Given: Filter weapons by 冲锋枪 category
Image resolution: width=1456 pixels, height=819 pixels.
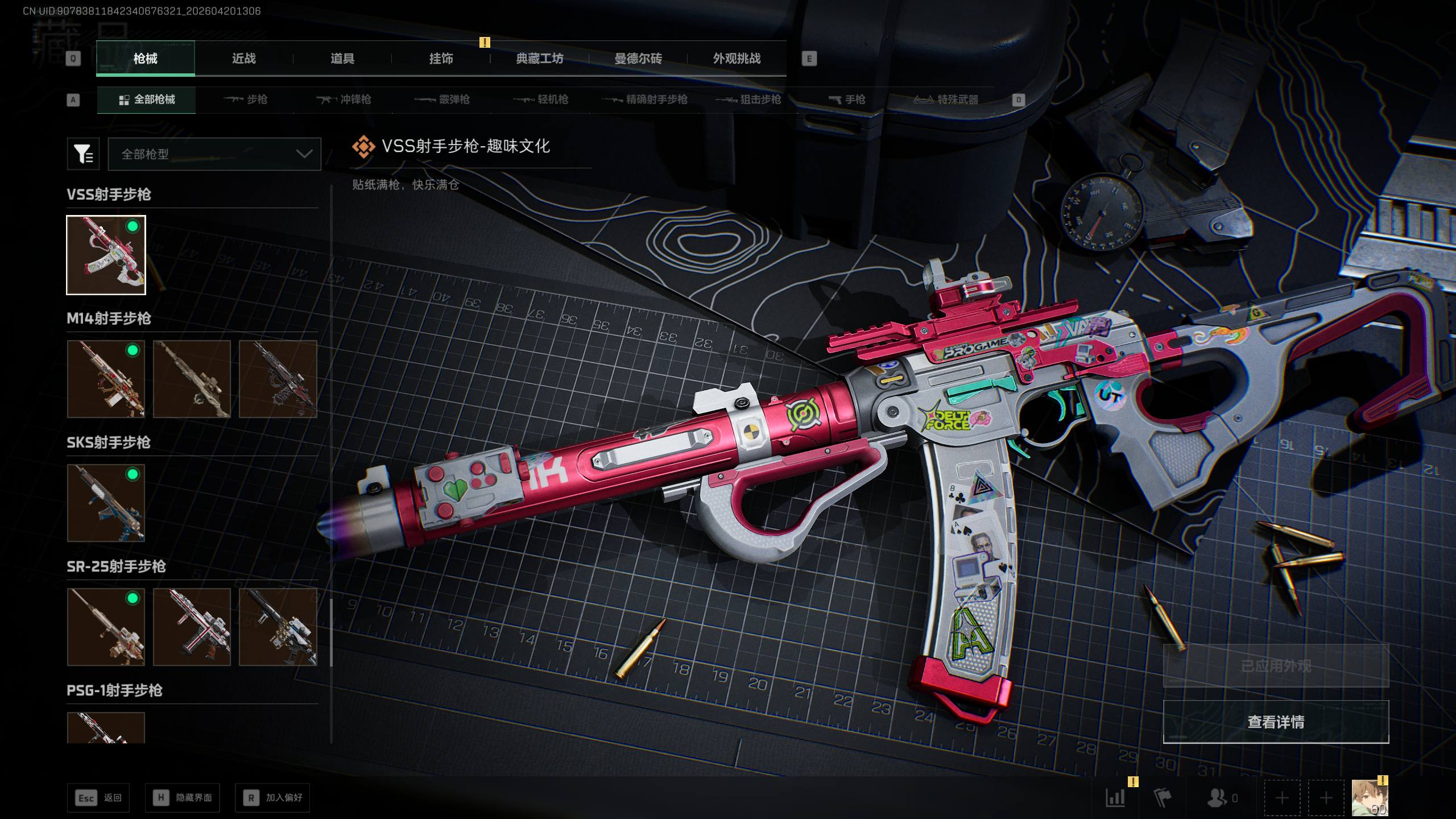Looking at the screenshot, I should [x=344, y=100].
